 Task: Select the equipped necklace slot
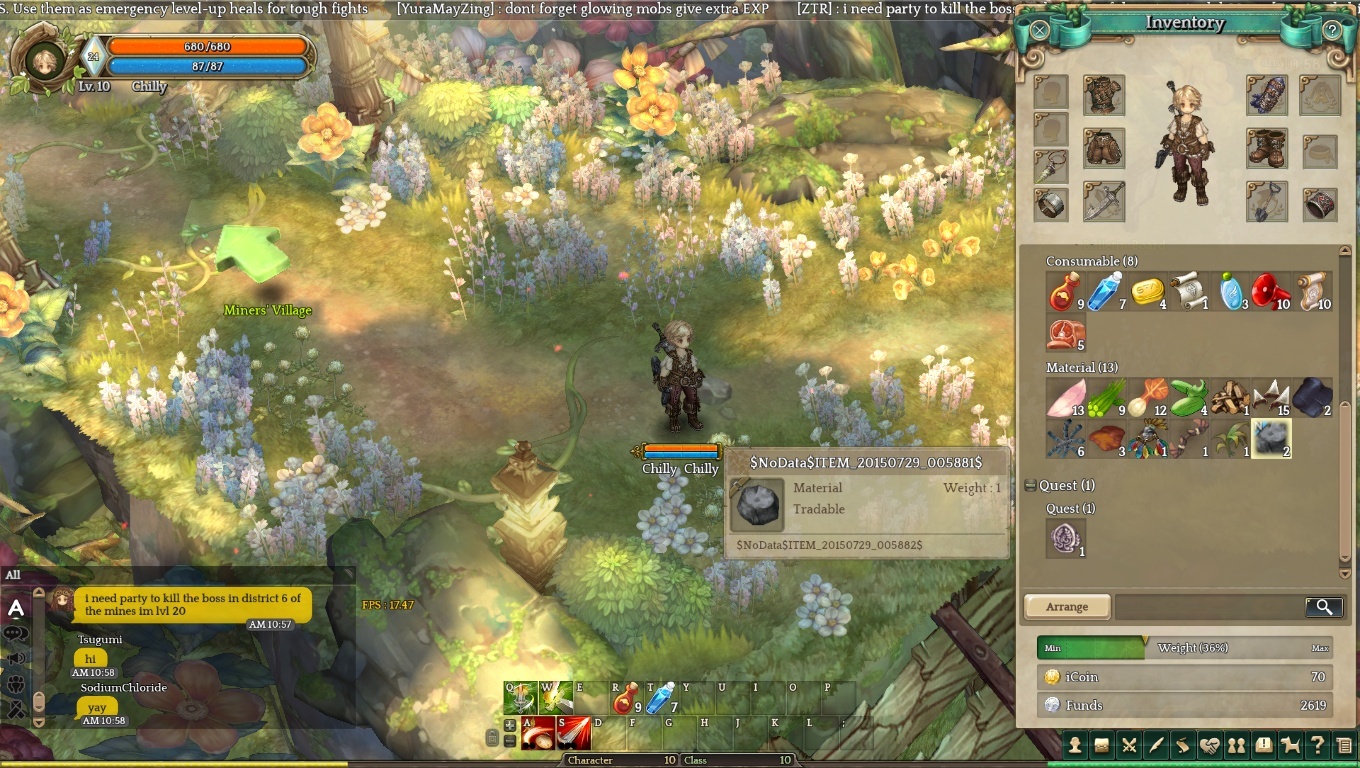1051,166
